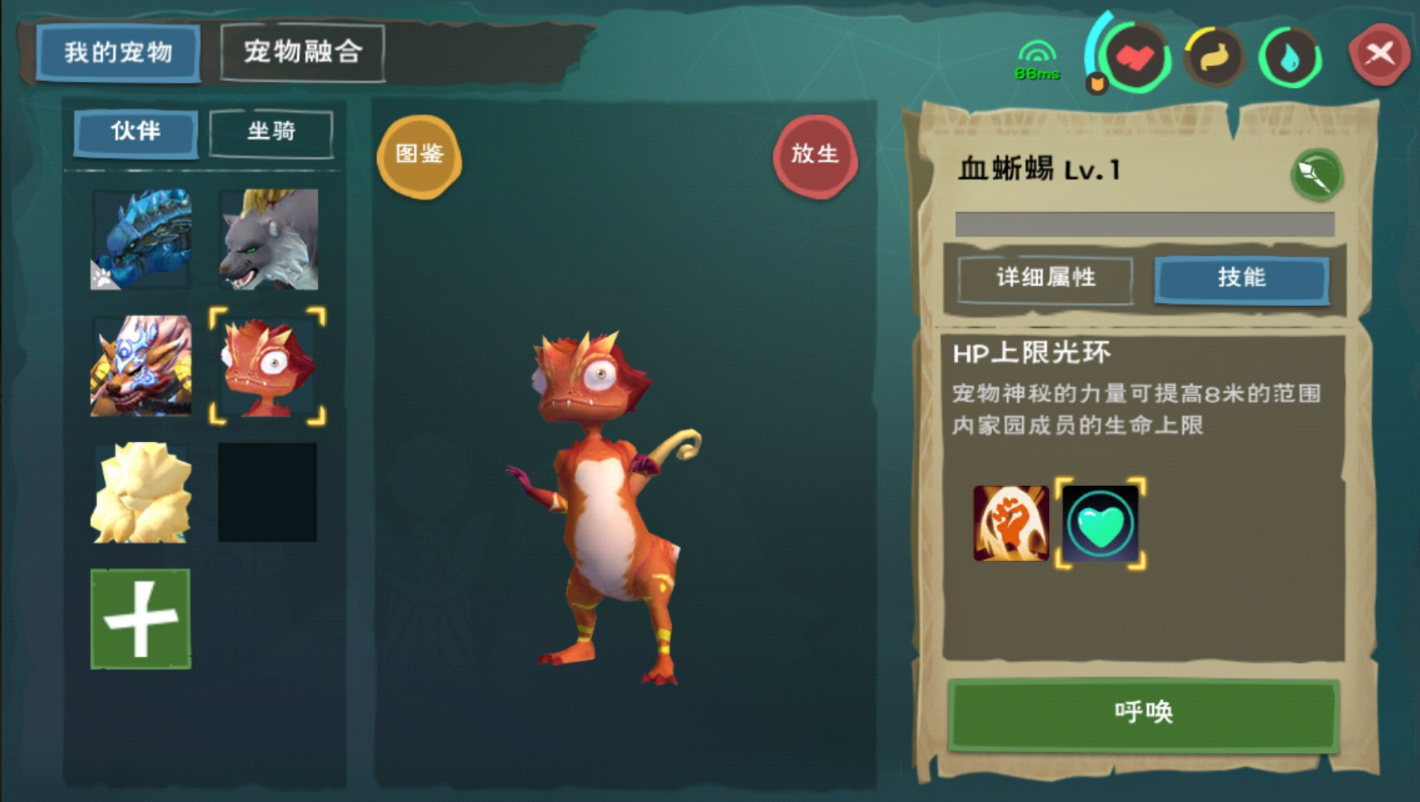Release the pet with 放生 button
The height and width of the screenshot is (802, 1420).
(815, 155)
